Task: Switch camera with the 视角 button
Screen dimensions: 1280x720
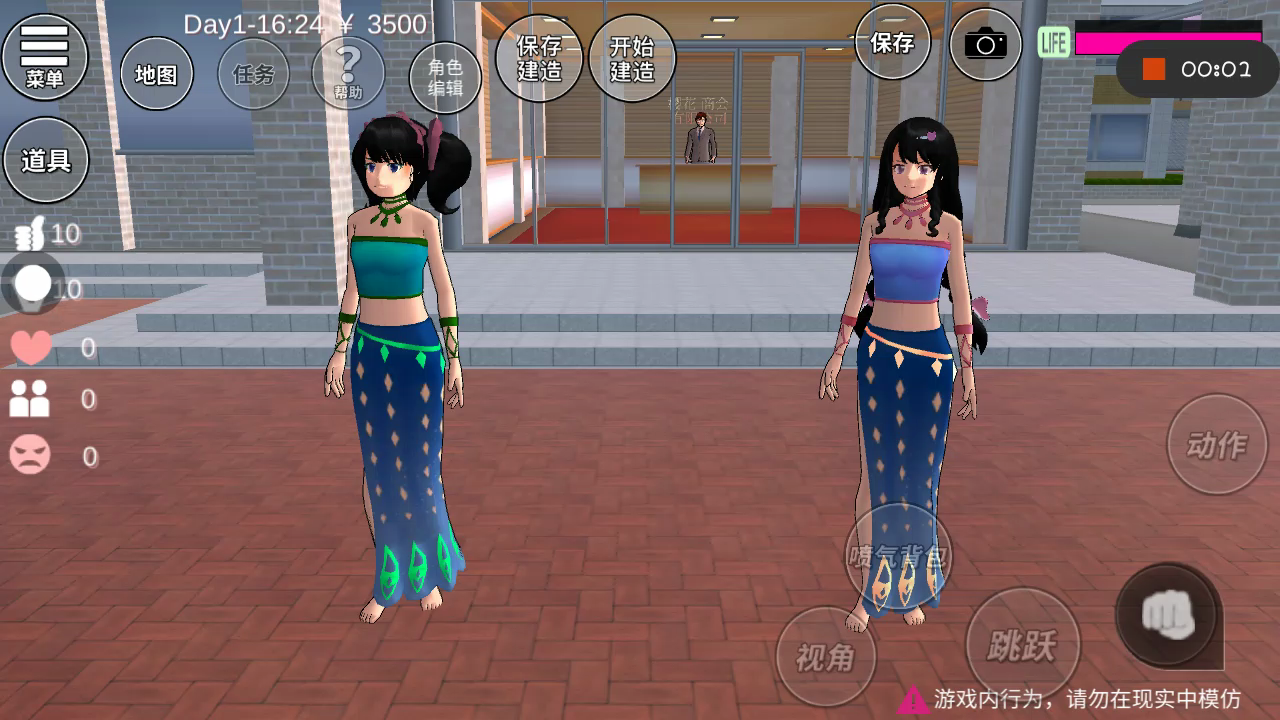Action: click(826, 657)
